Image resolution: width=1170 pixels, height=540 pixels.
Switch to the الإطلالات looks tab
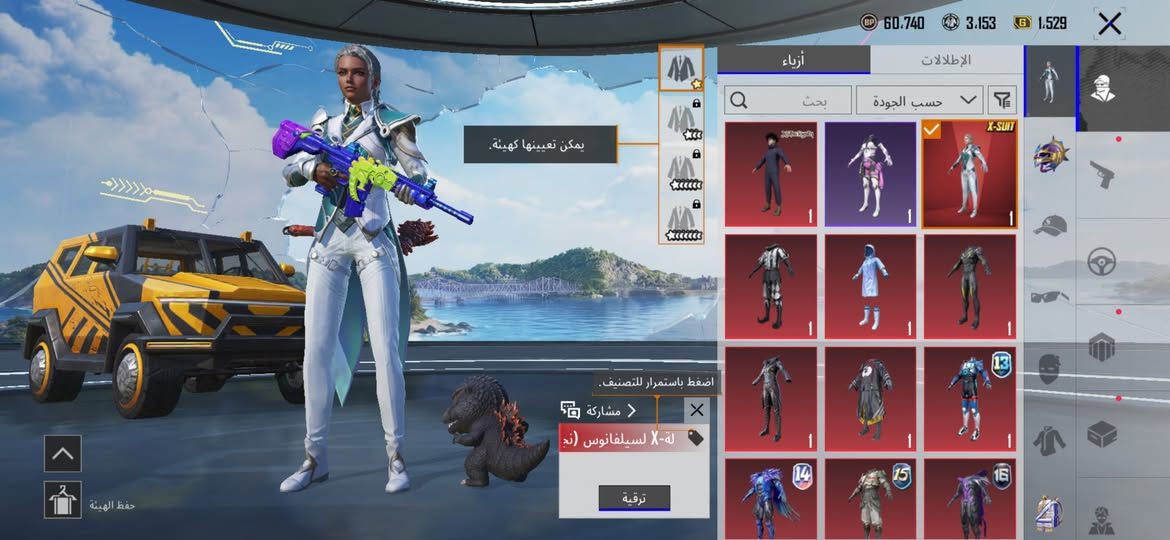pyautogui.click(x=945, y=60)
